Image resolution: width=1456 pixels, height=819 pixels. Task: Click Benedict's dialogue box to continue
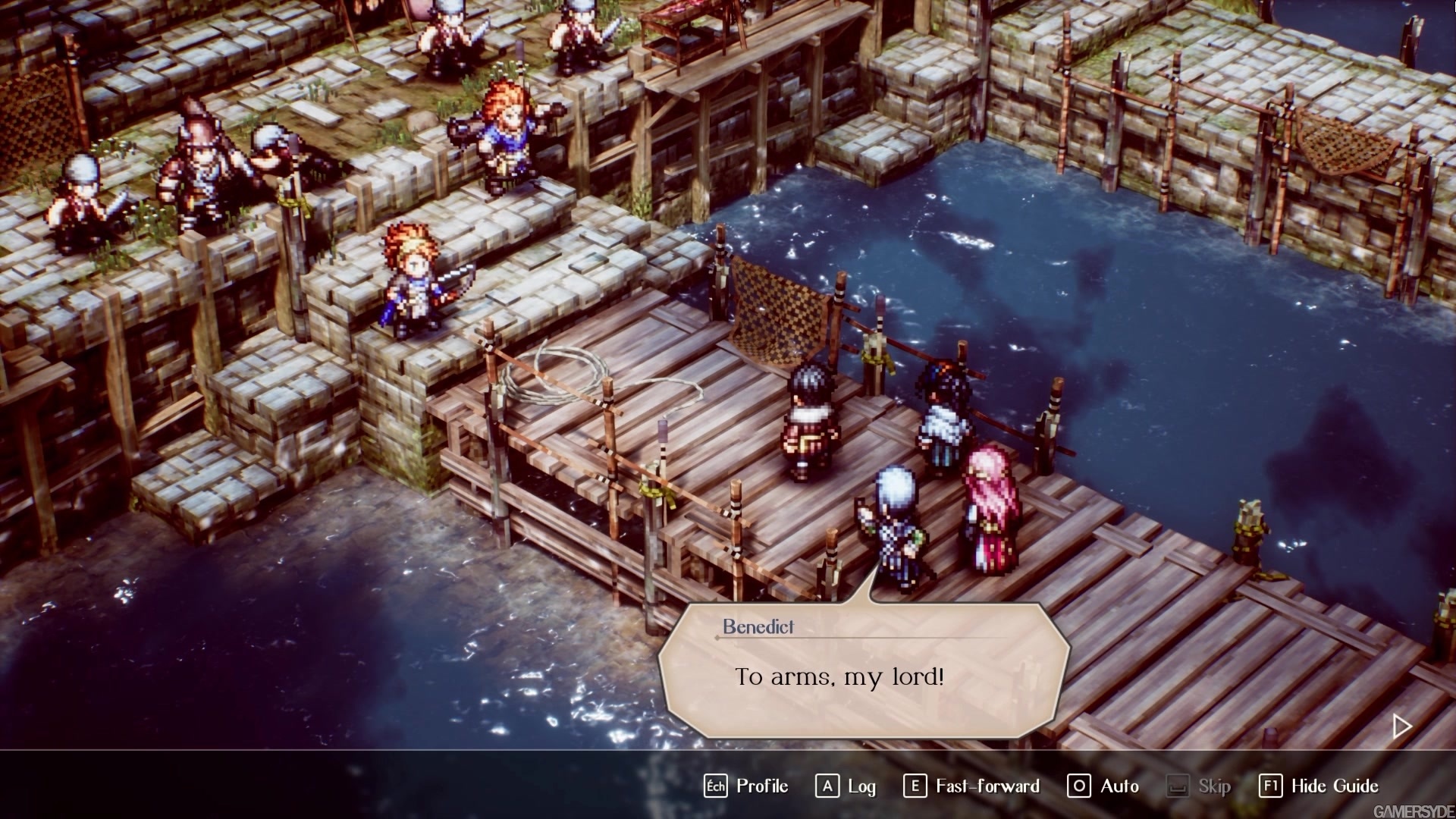coord(863,671)
